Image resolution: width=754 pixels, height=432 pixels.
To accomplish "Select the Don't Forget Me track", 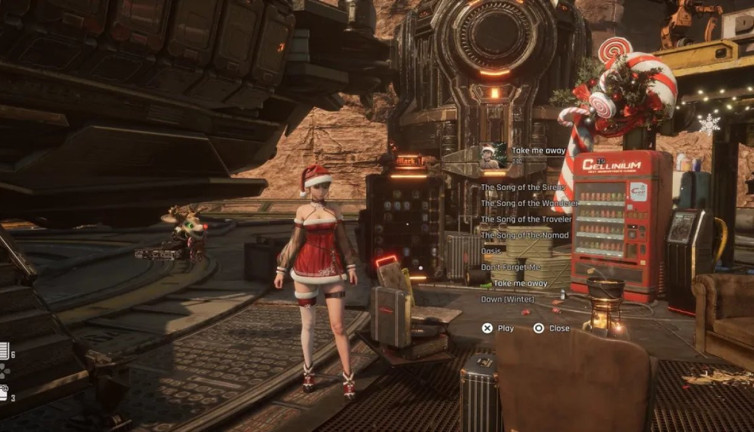I will (x=510, y=267).
